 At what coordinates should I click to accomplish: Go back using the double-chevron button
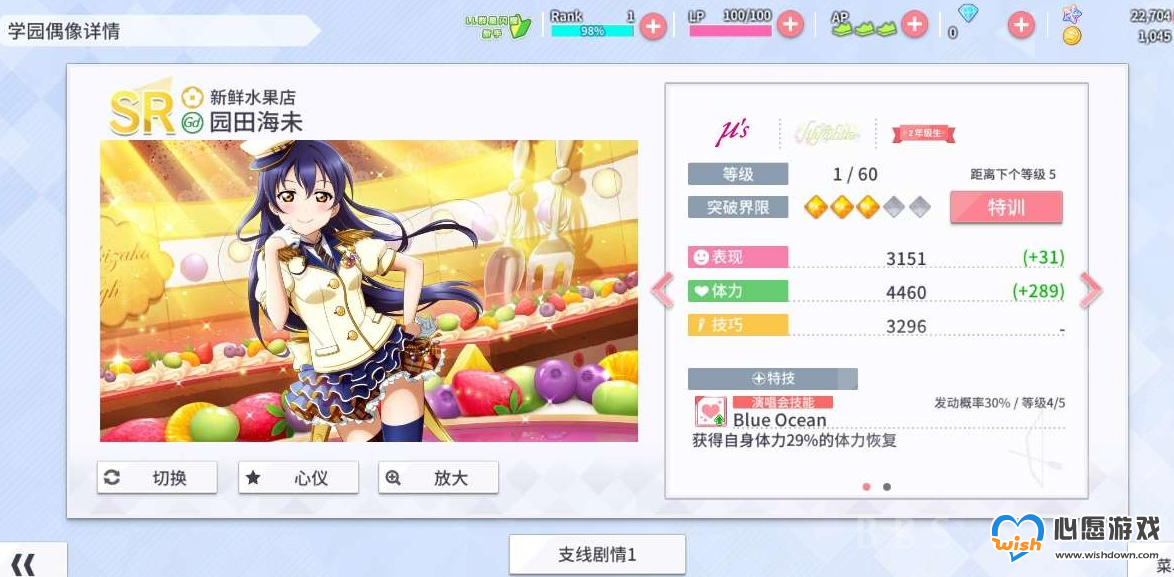pos(24,564)
